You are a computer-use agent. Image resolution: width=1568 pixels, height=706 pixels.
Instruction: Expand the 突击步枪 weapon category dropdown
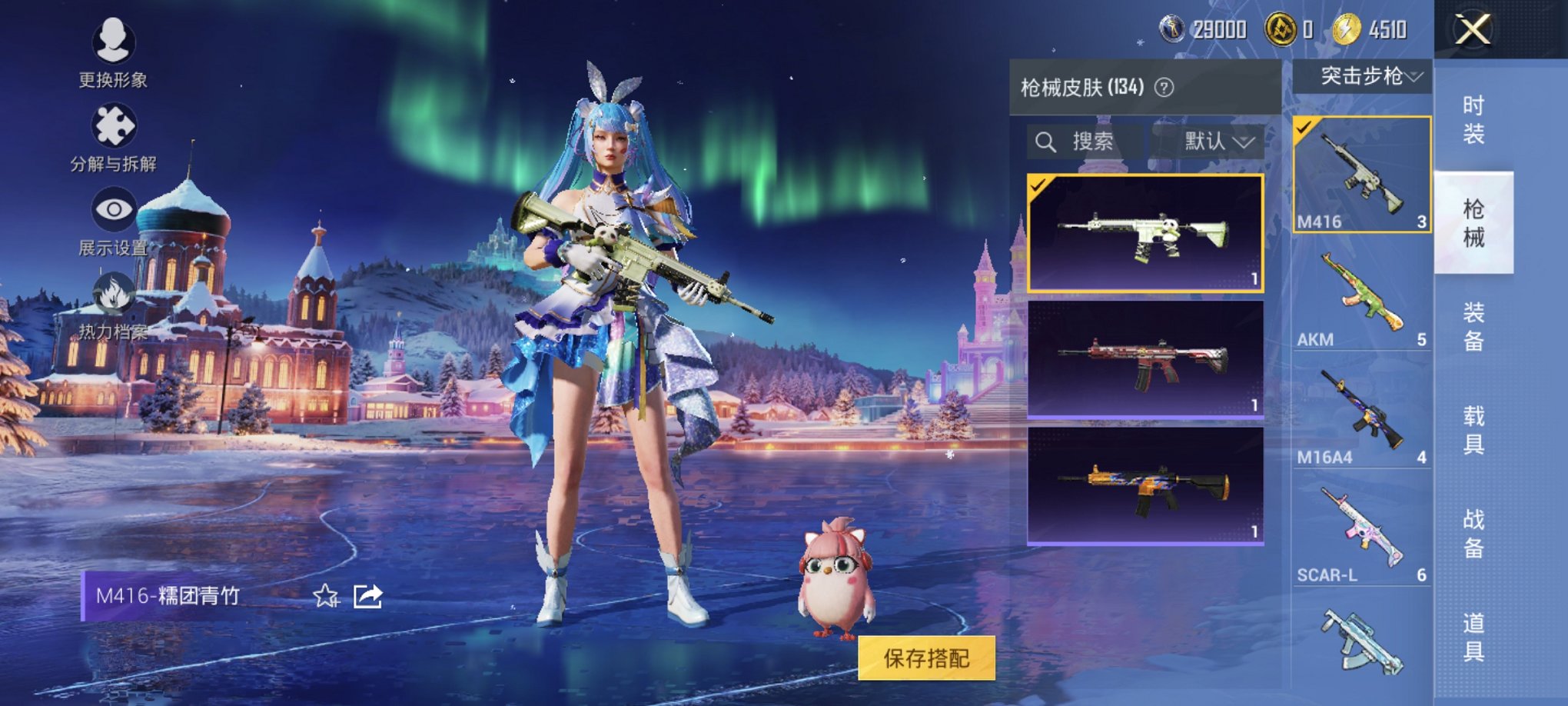pos(1364,78)
